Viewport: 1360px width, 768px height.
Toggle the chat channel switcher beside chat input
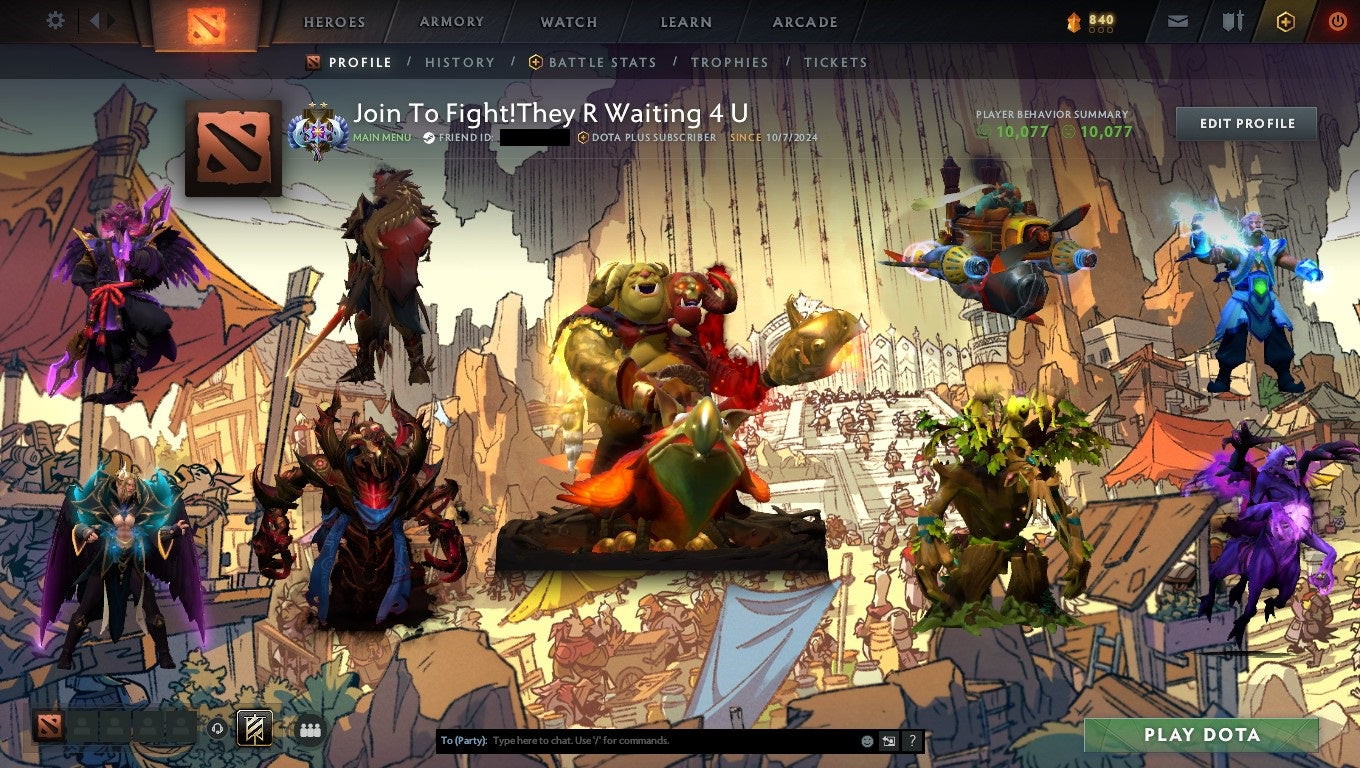[x=889, y=741]
